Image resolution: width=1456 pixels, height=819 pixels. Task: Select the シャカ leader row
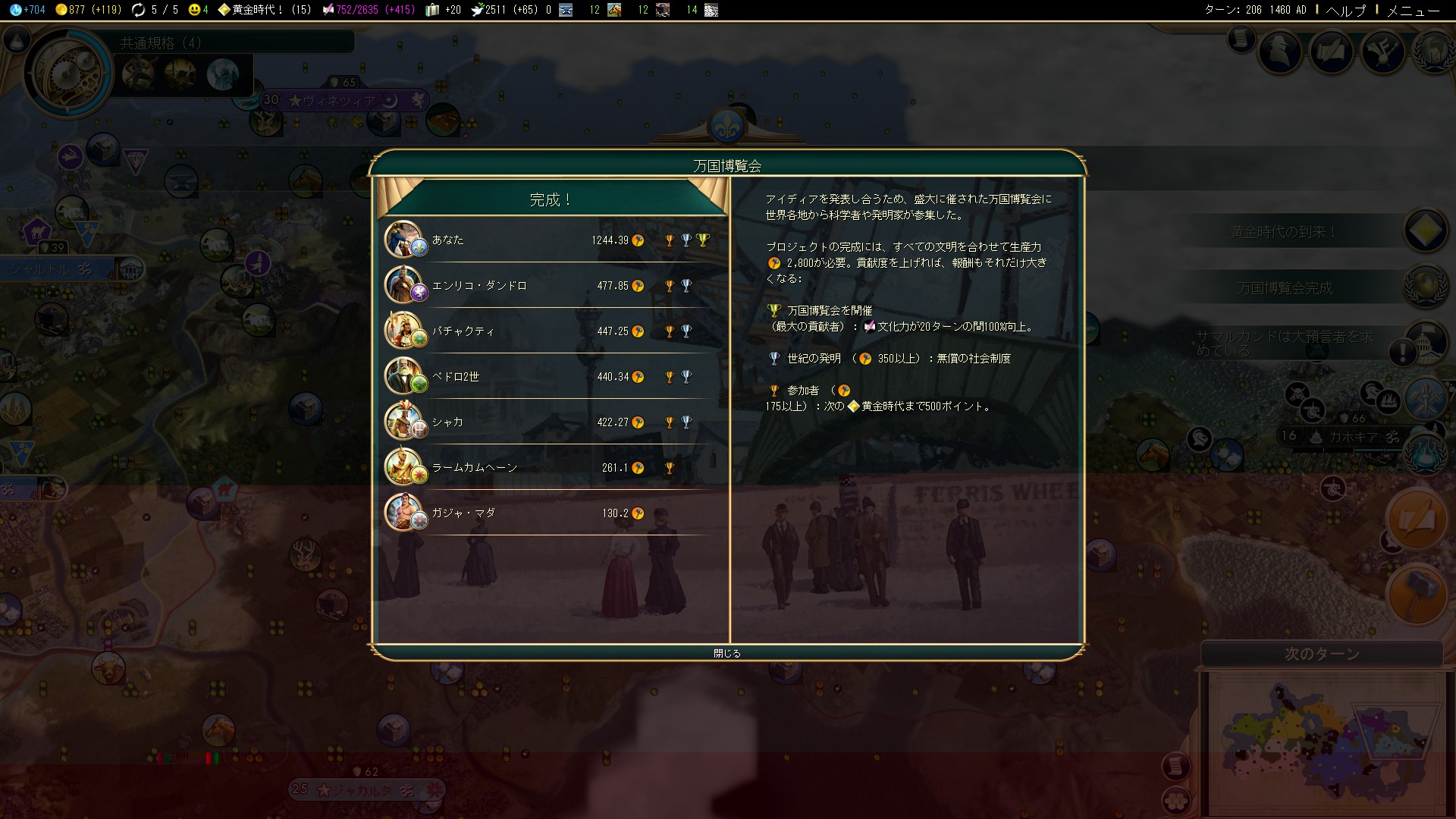548,422
